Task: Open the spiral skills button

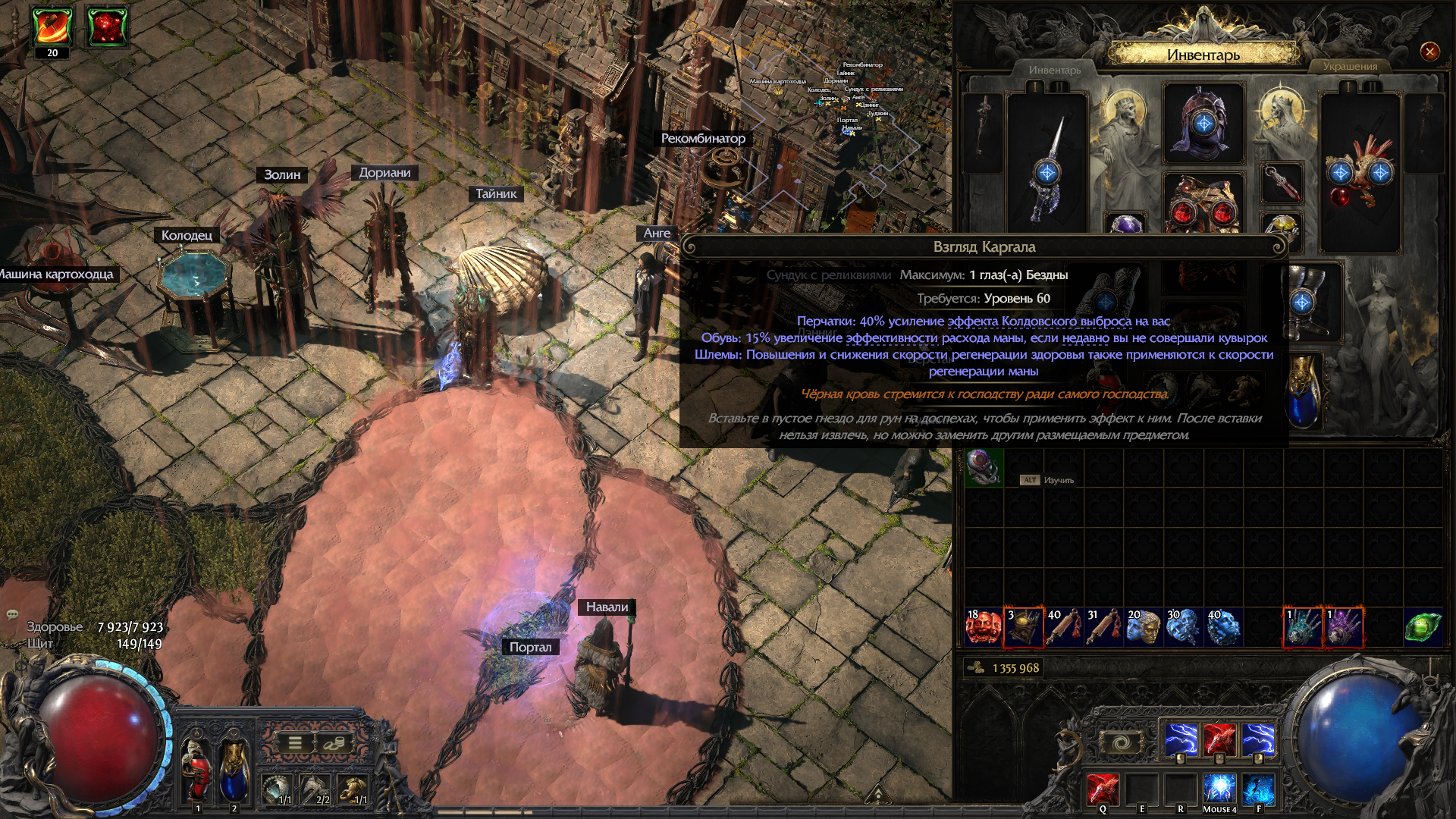Action: coord(1122,742)
